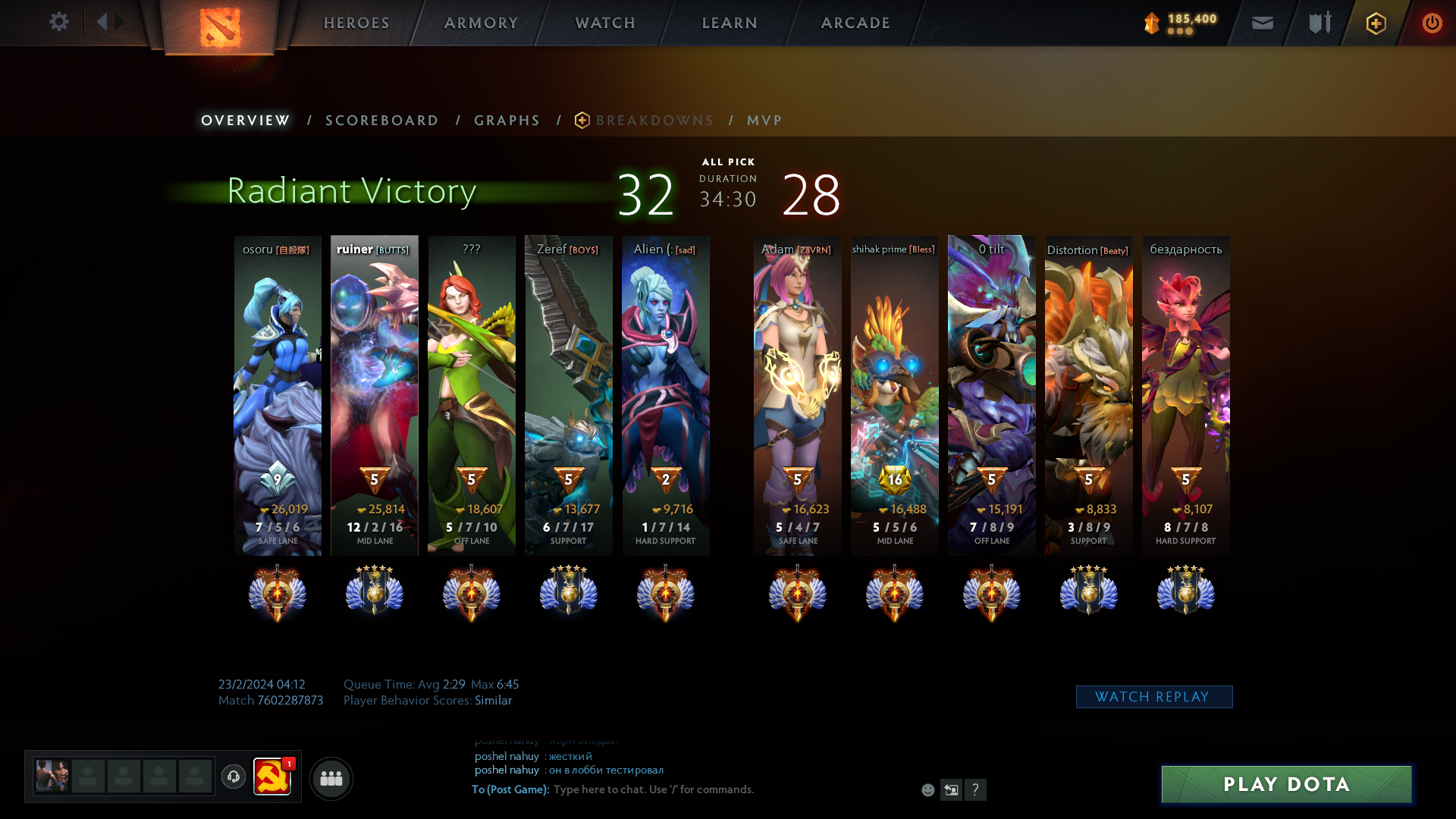The image size is (1456, 819).
Task: Start a match with Play Dota
Action: tap(1286, 784)
